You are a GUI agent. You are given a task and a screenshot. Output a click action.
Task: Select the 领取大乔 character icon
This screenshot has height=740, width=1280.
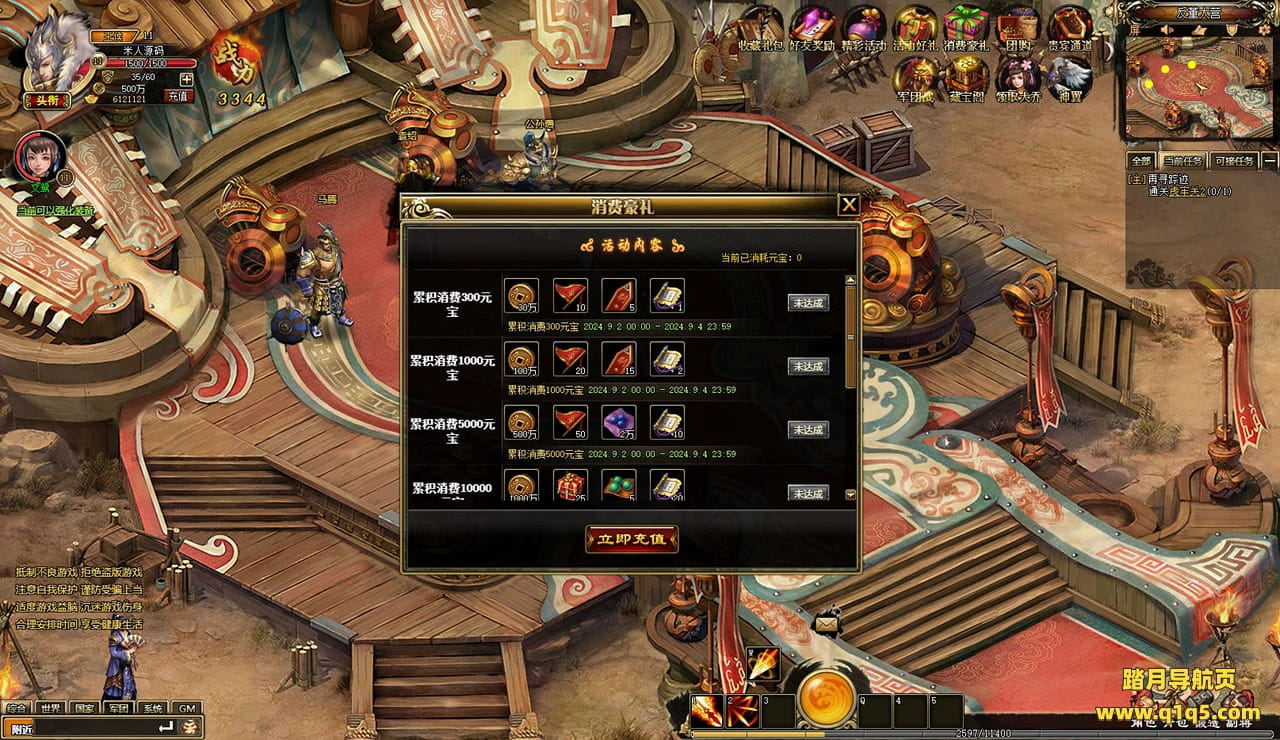[x=1017, y=77]
